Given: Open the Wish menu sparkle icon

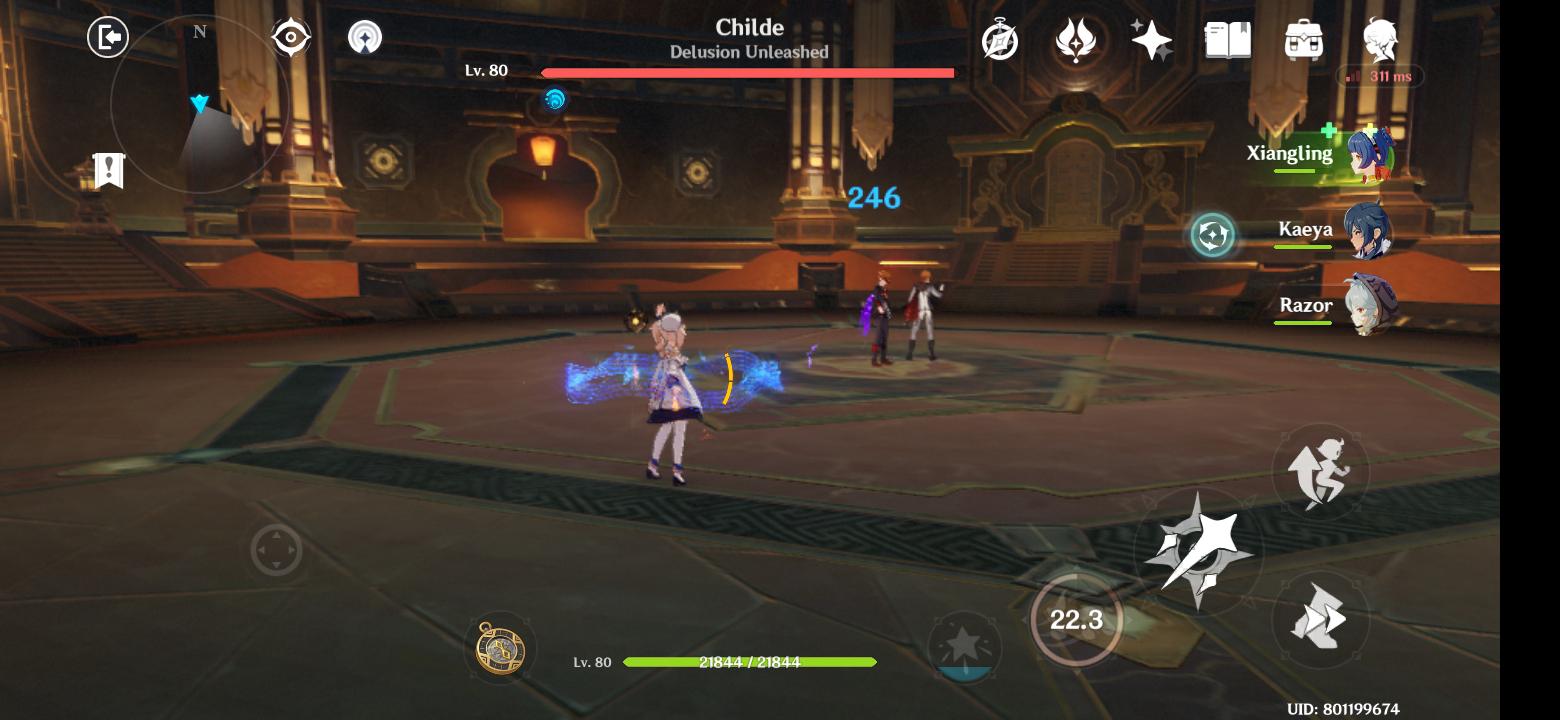Looking at the screenshot, I should tap(1152, 39).
